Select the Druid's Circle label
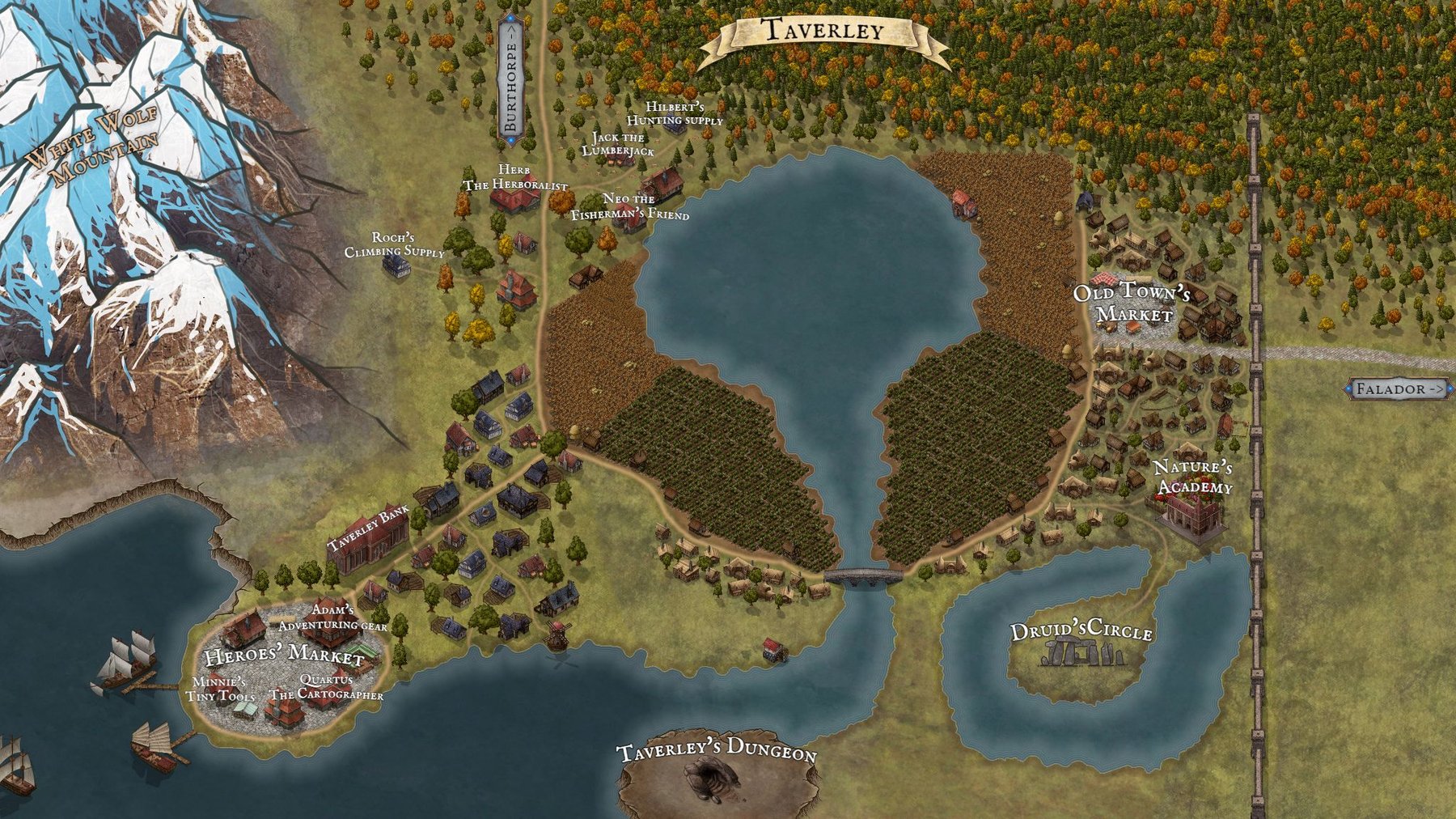This screenshot has width=1456, height=819. coord(1081,632)
